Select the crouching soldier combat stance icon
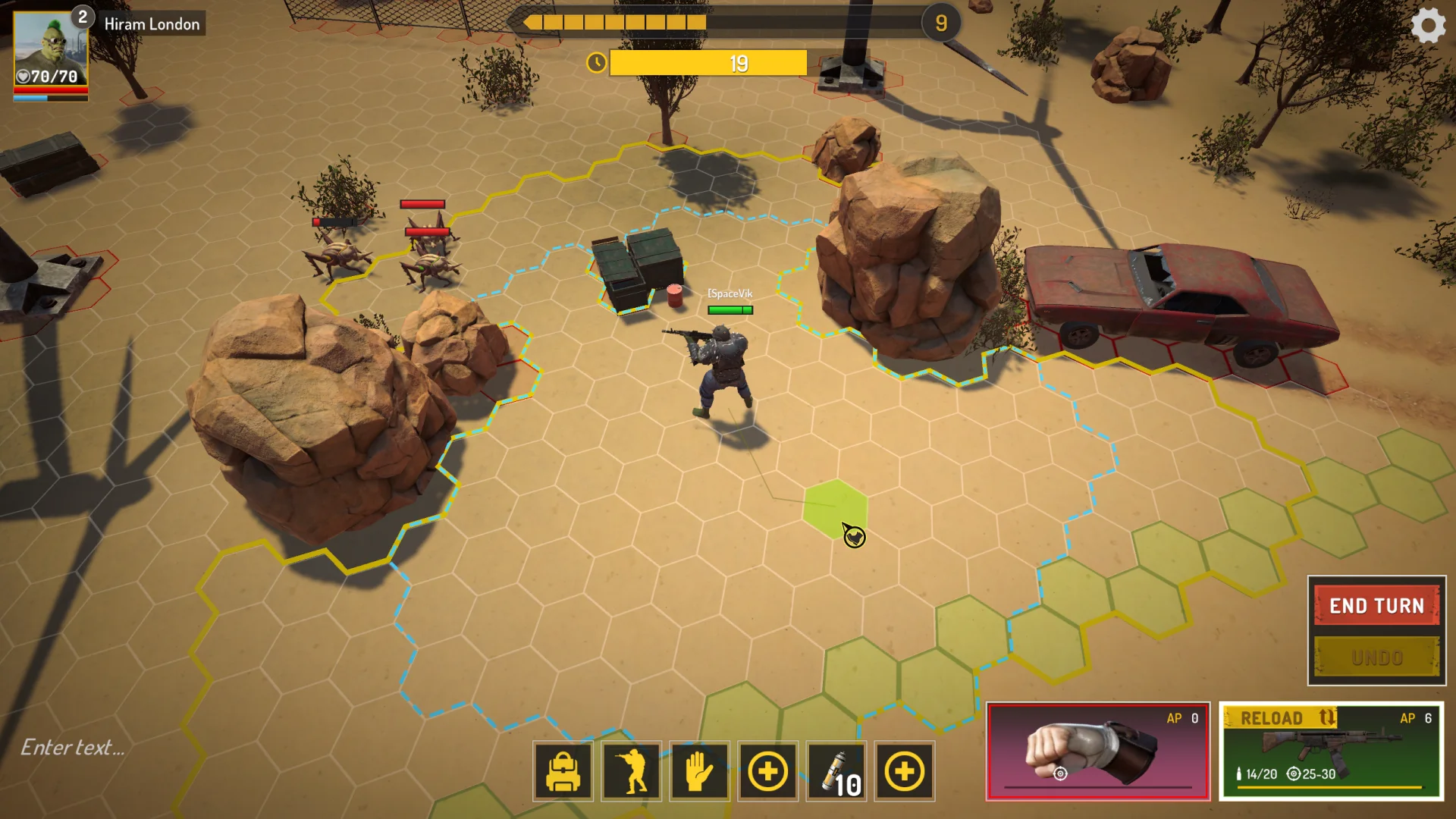Screen dimensions: 1456x819 631,772
